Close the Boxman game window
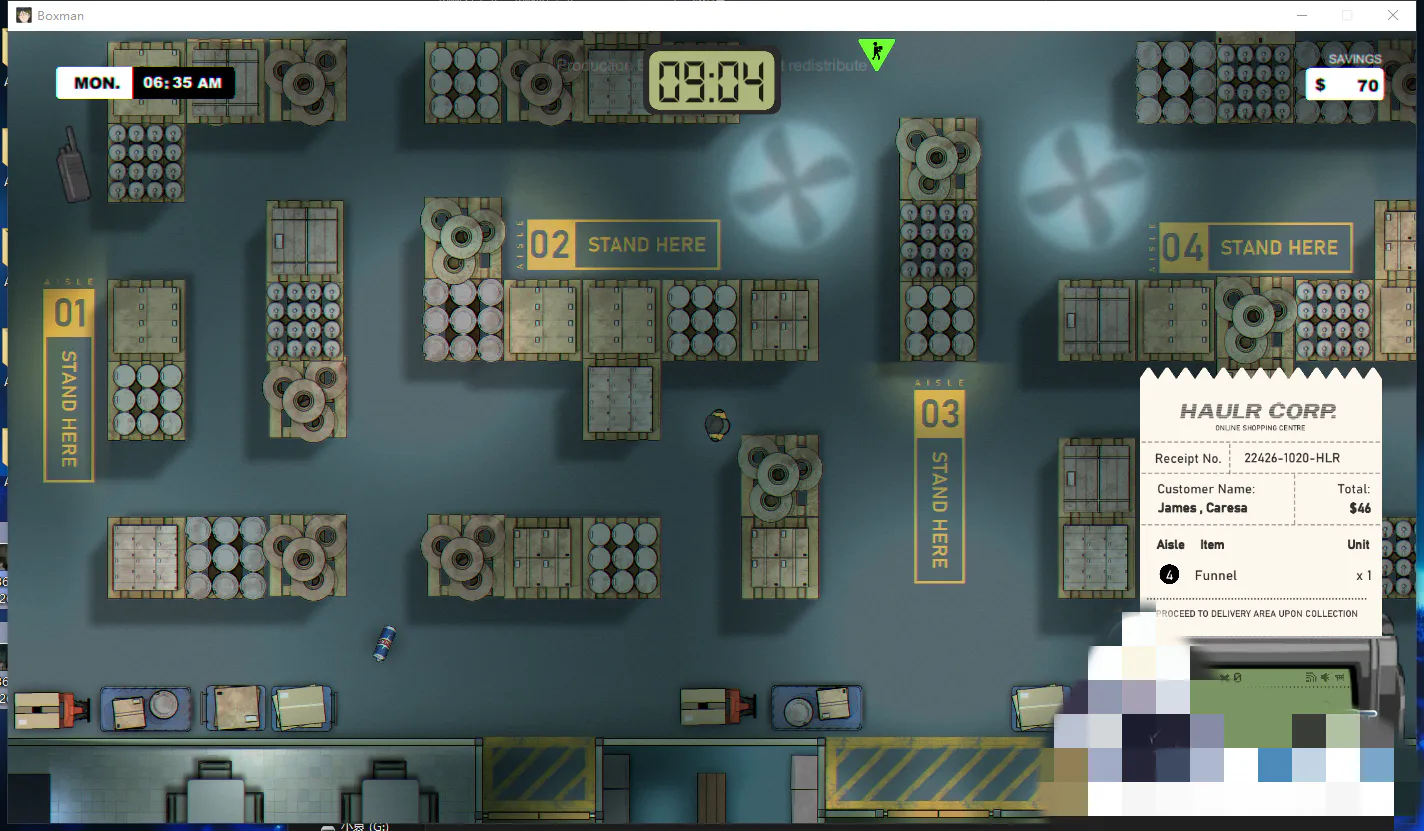The width and height of the screenshot is (1424, 831). coord(1392,15)
